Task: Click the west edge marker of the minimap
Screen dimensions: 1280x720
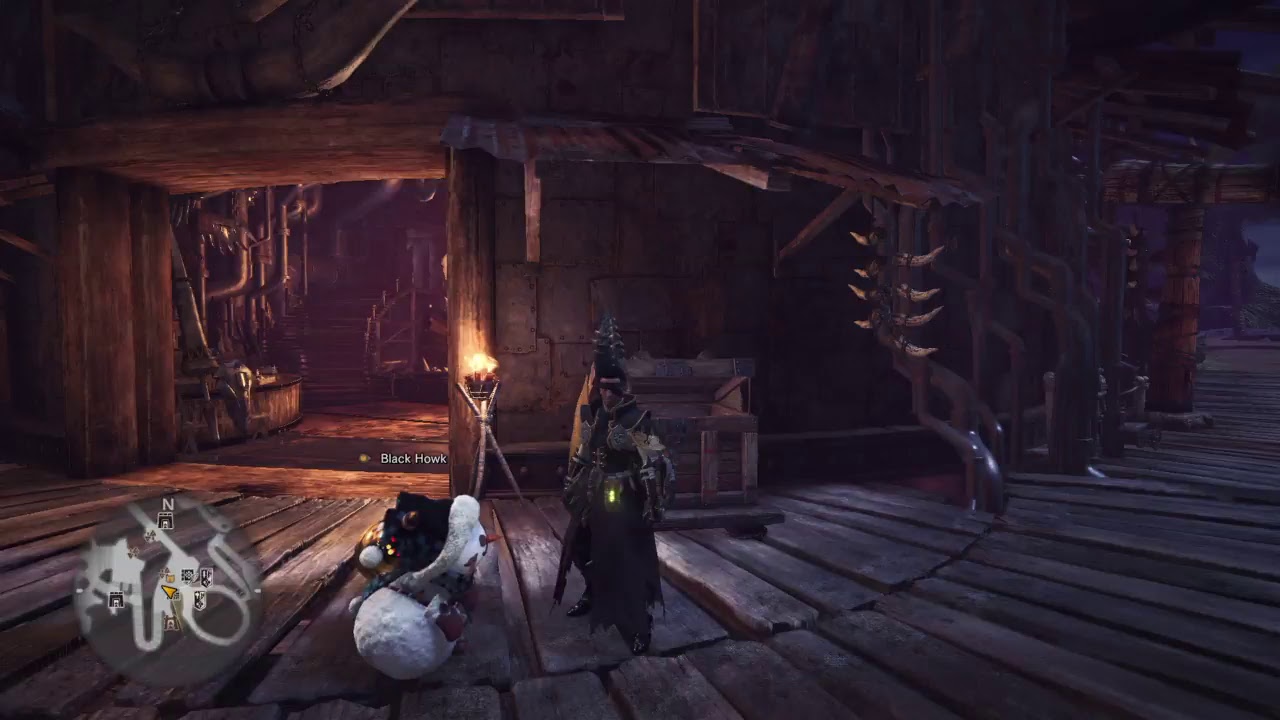Action: tap(81, 589)
